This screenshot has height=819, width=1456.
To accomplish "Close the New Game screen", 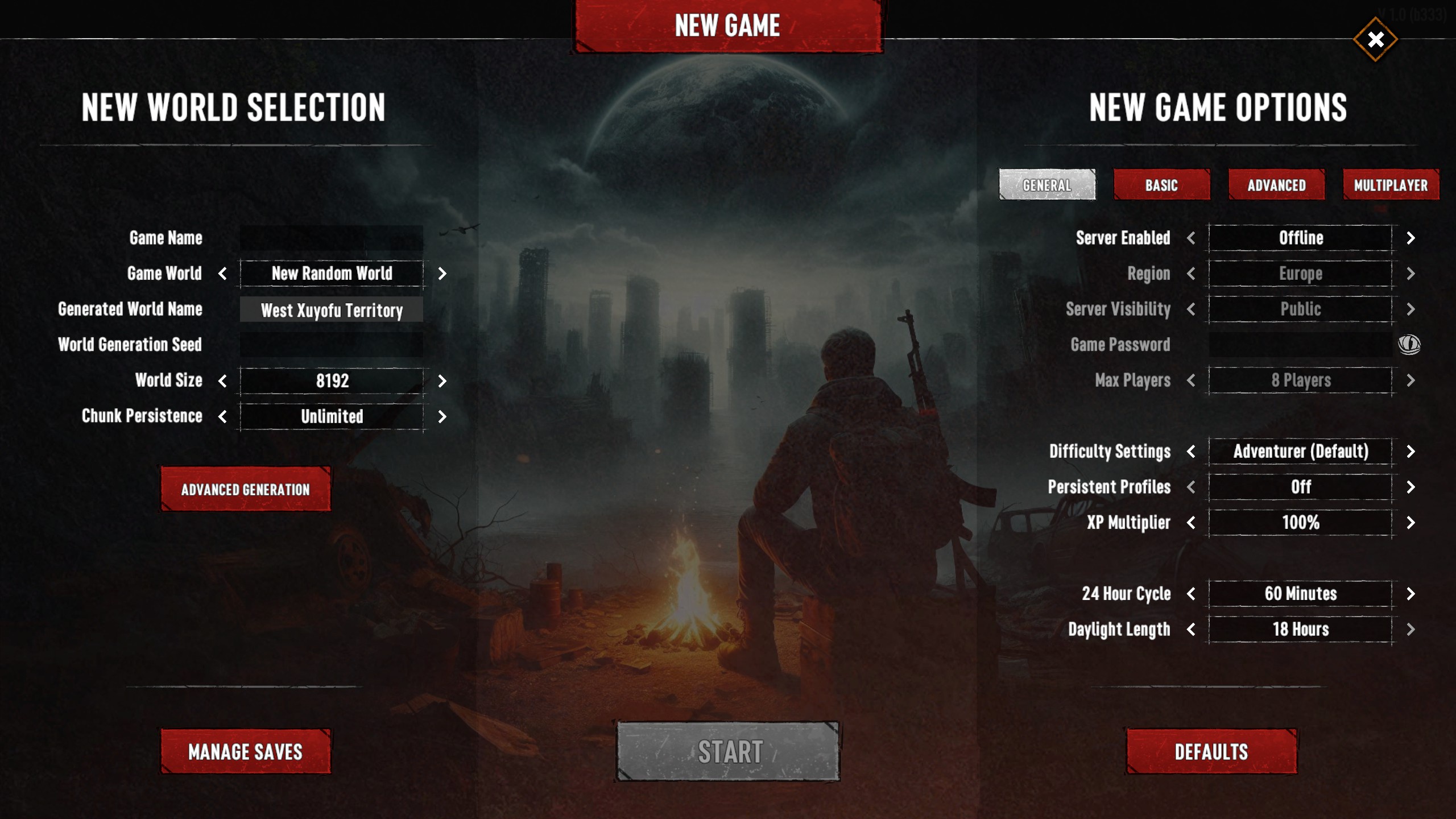I will pyautogui.click(x=1375, y=40).
